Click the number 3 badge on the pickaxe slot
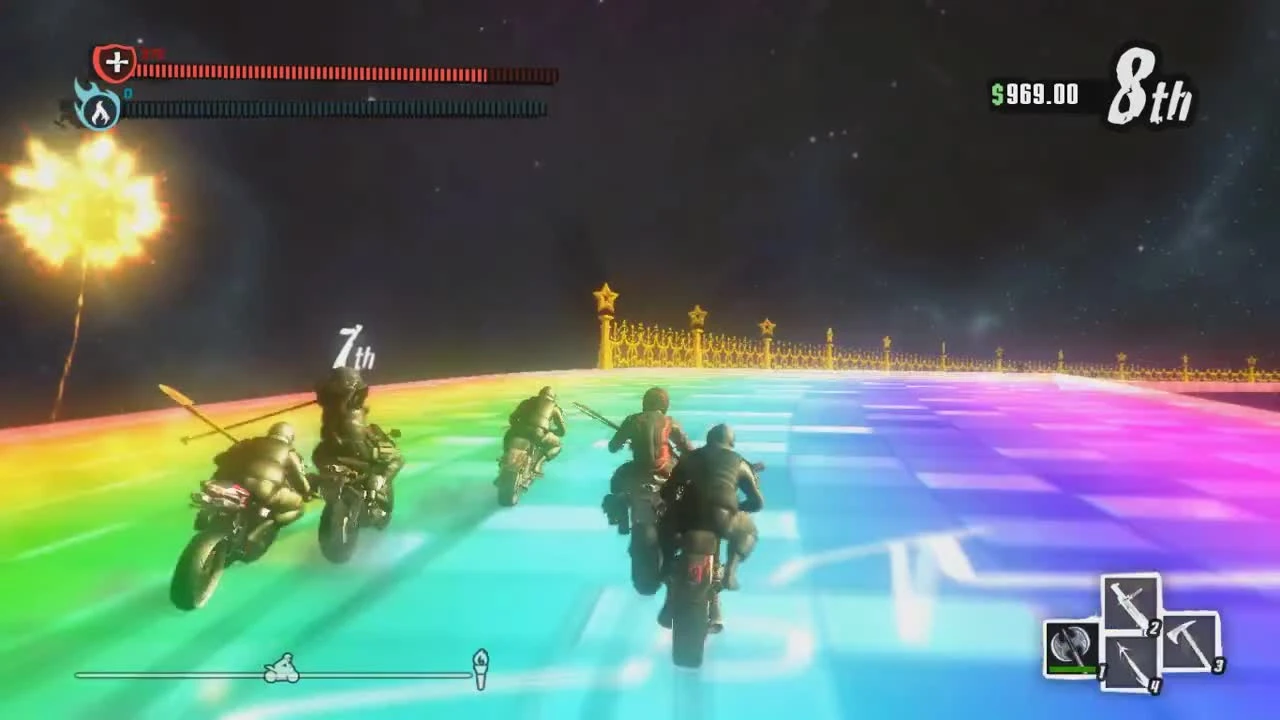Viewport: 1280px width, 720px height. 1217,663
